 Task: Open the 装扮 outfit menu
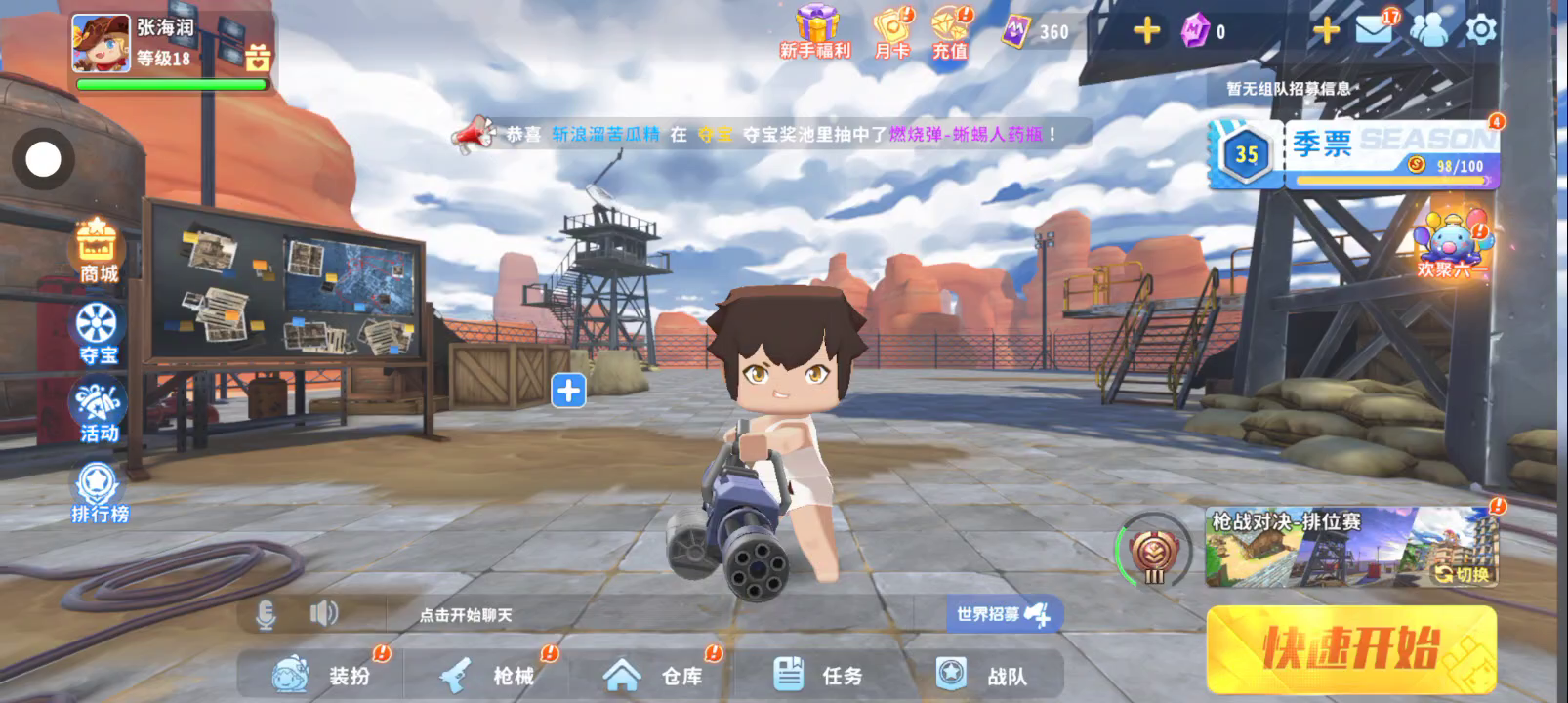(321, 675)
